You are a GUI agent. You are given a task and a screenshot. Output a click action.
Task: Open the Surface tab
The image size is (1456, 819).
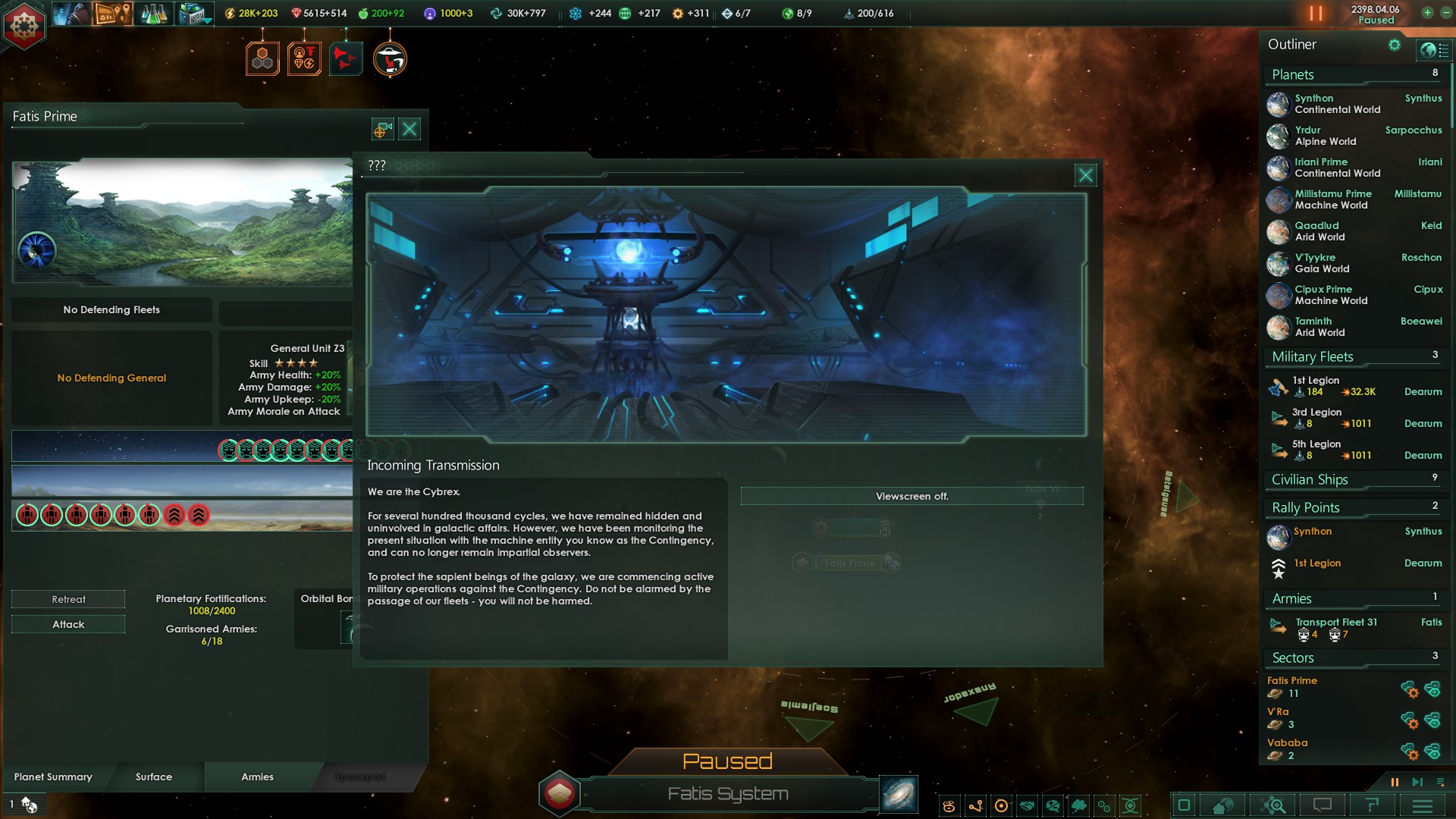(154, 777)
